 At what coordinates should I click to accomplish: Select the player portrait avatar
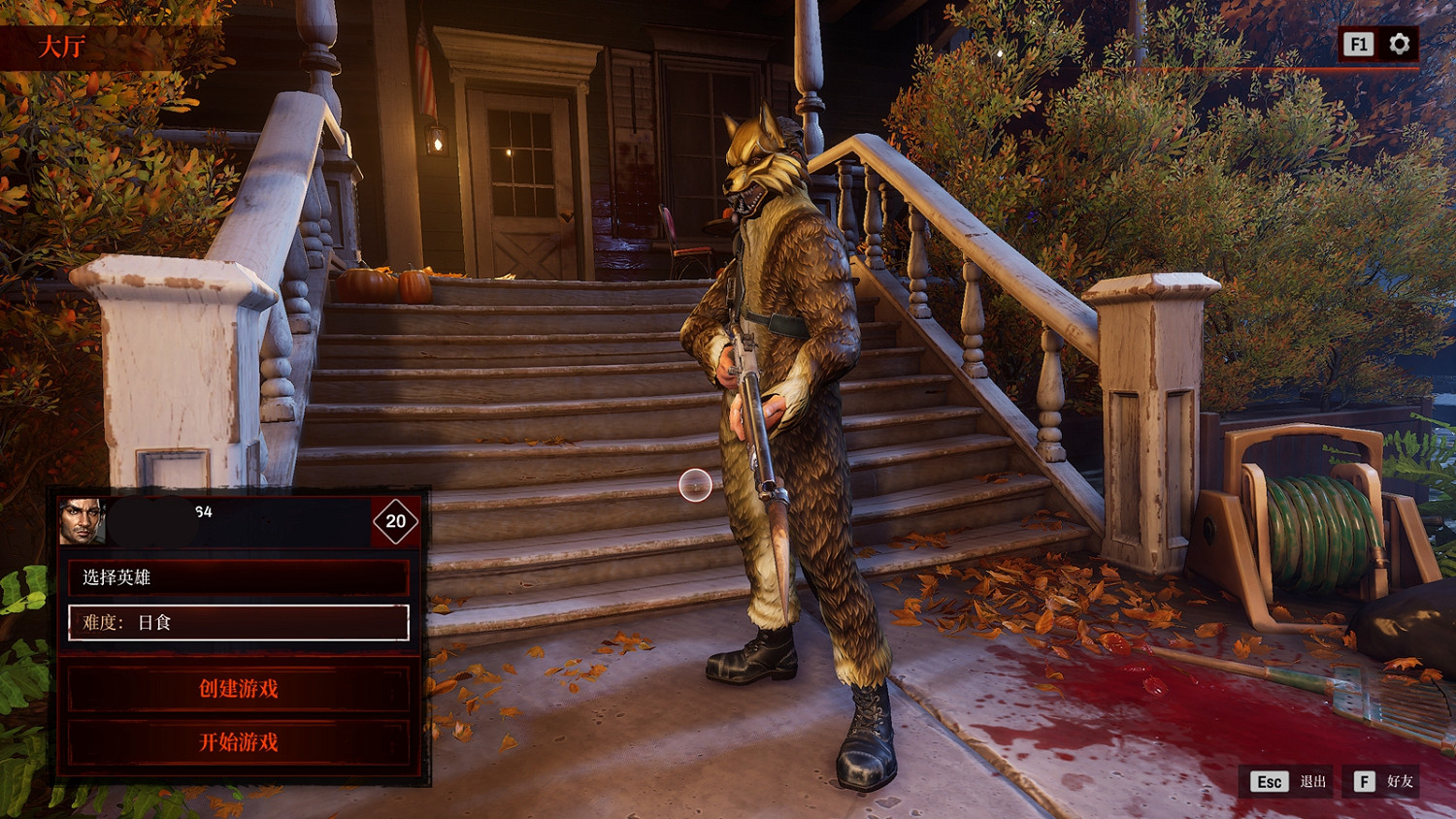pyautogui.click(x=83, y=521)
